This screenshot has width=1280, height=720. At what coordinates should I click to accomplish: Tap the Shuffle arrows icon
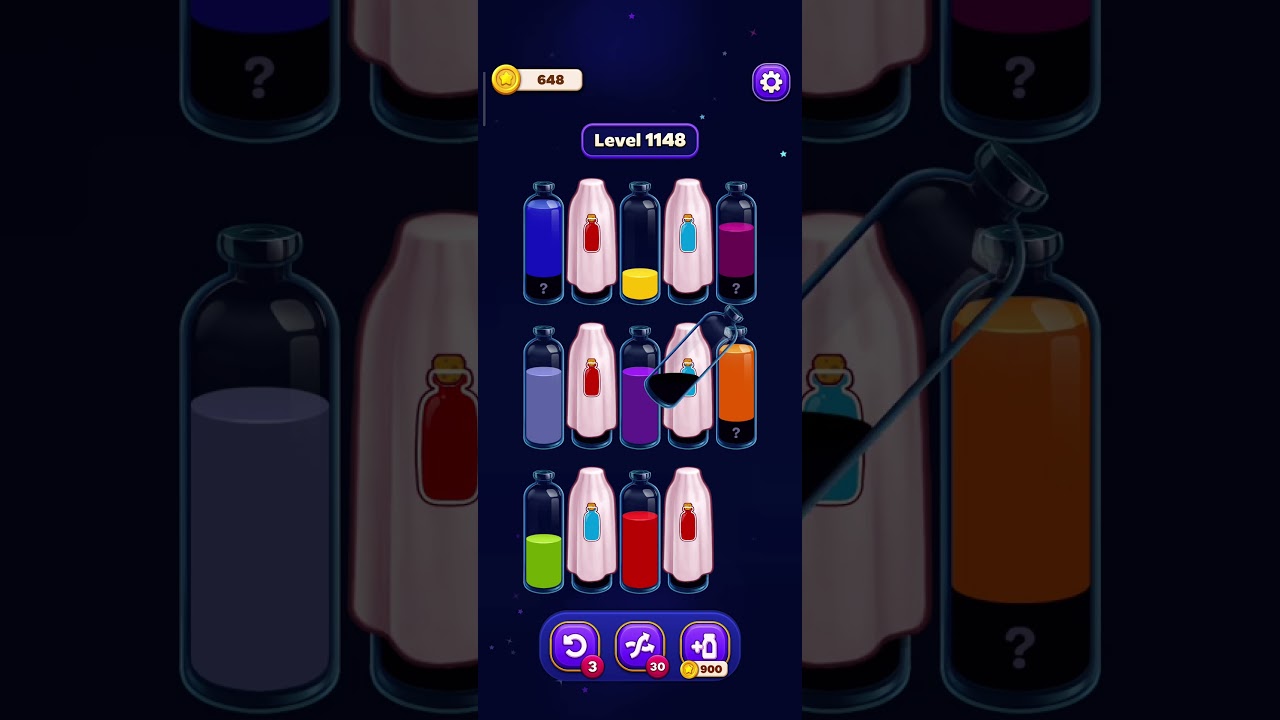click(640, 645)
